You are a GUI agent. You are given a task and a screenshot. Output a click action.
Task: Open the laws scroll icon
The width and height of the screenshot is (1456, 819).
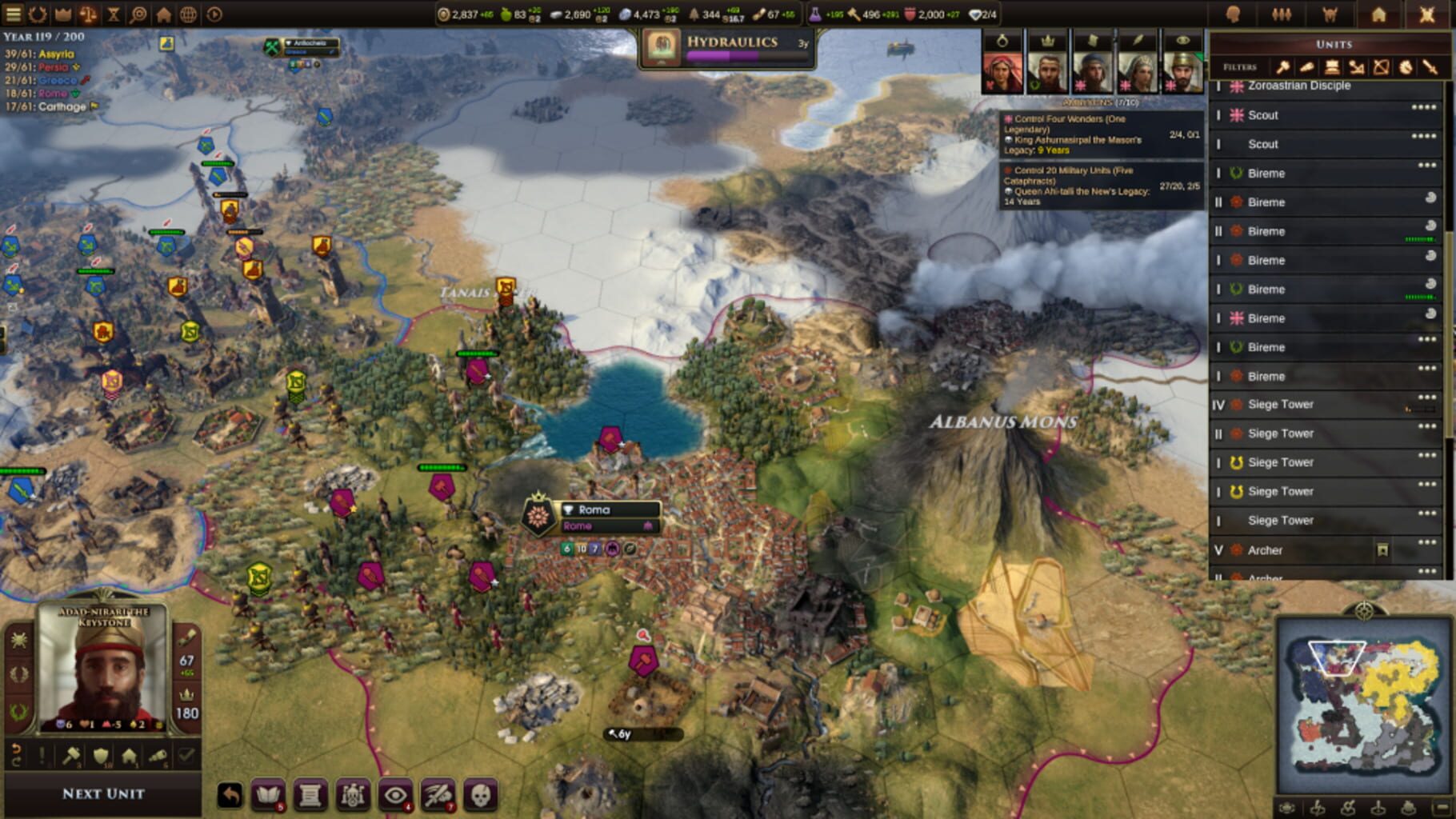click(x=310, y=796)
